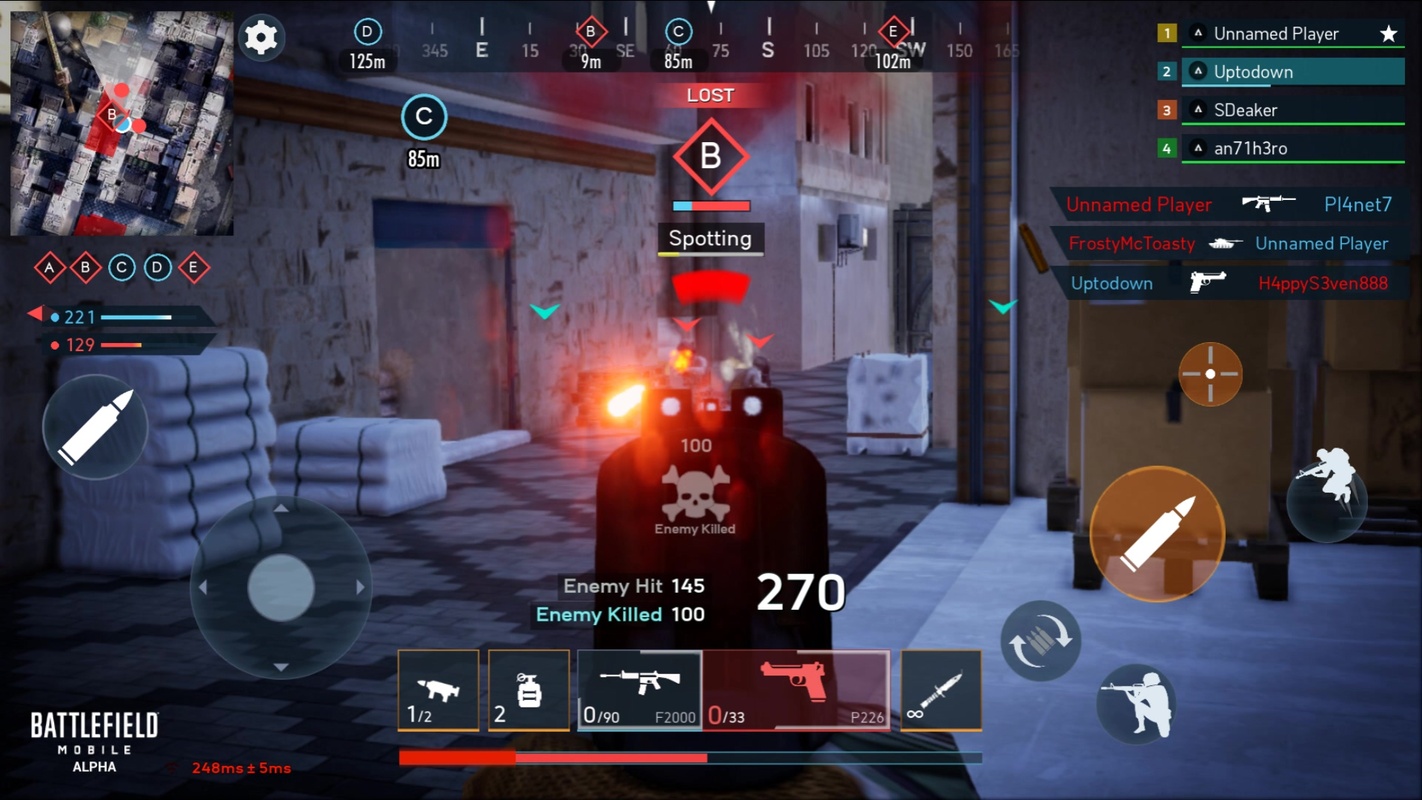Select the grenade slot
Viewport: 1422px width, 800px height.
point(528,690)
